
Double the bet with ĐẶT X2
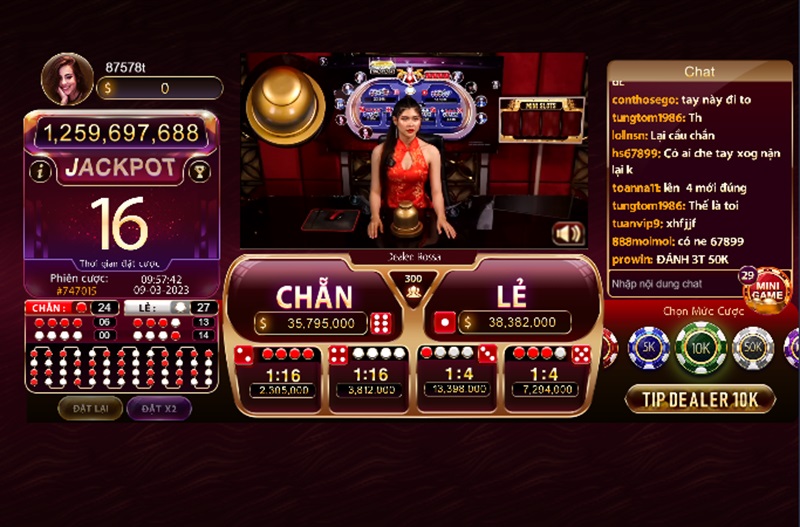click(x=158, y=408)
